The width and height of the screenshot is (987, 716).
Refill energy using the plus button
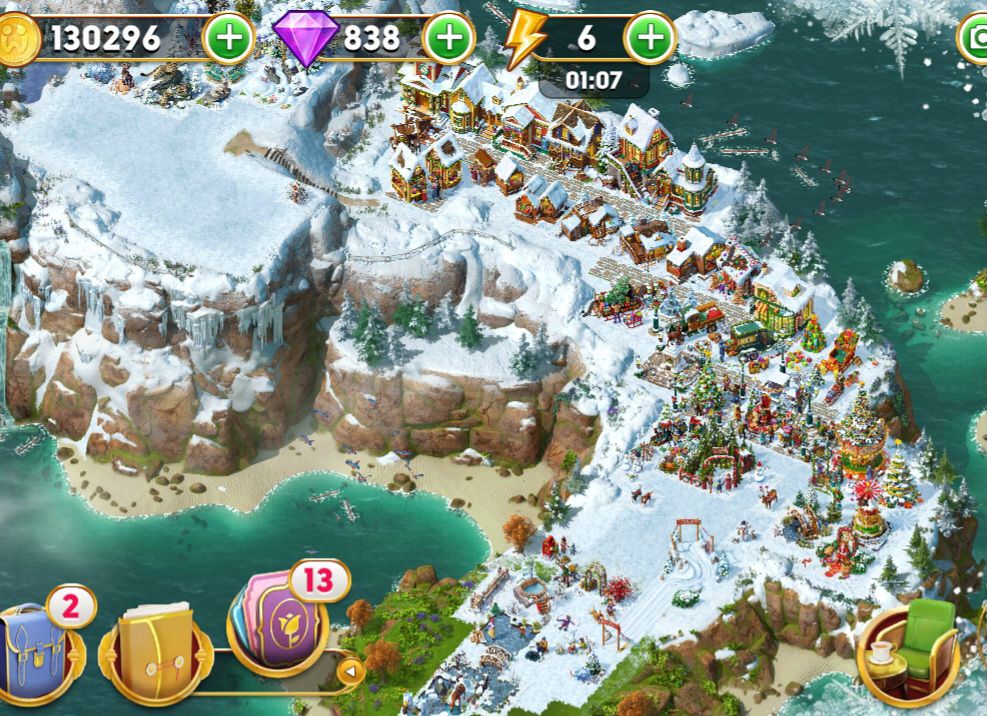651,39
